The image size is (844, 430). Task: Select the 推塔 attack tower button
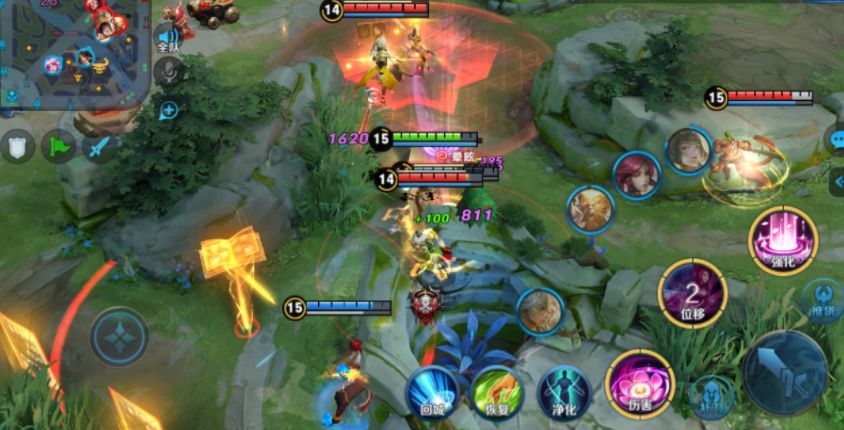tap(822, 300)
